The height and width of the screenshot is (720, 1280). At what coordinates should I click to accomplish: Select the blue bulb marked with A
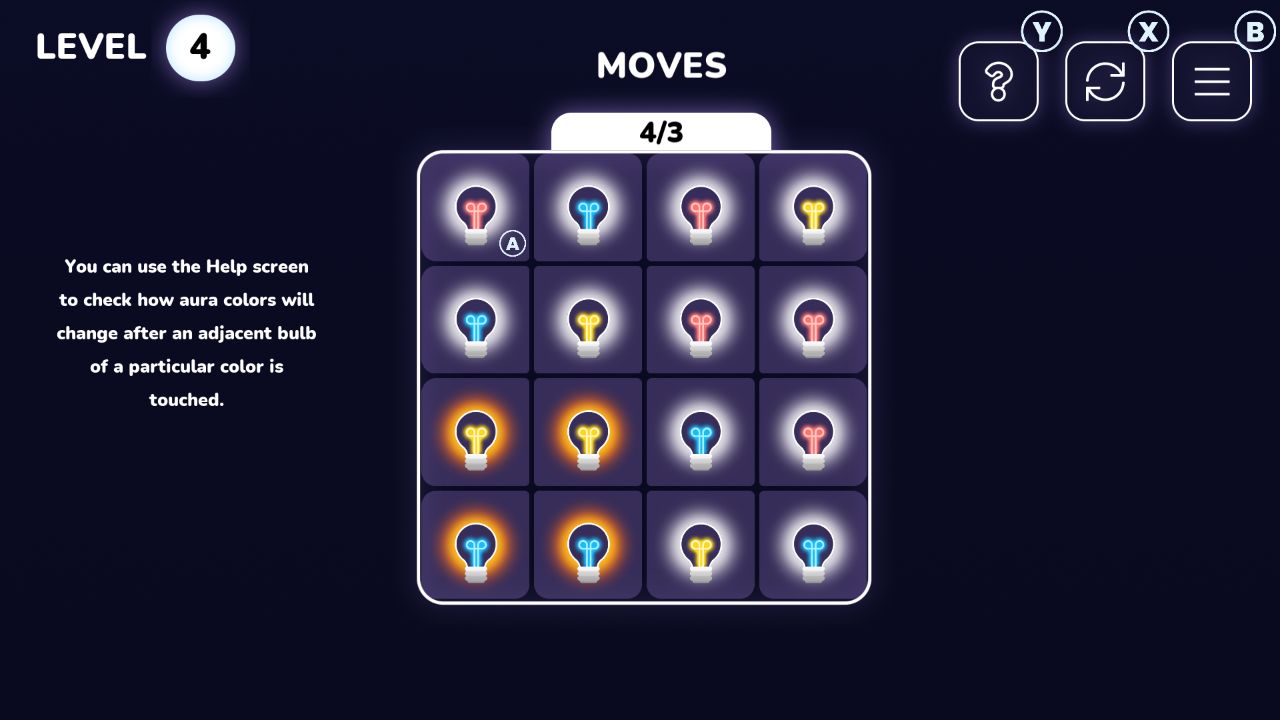coord(513,243)
